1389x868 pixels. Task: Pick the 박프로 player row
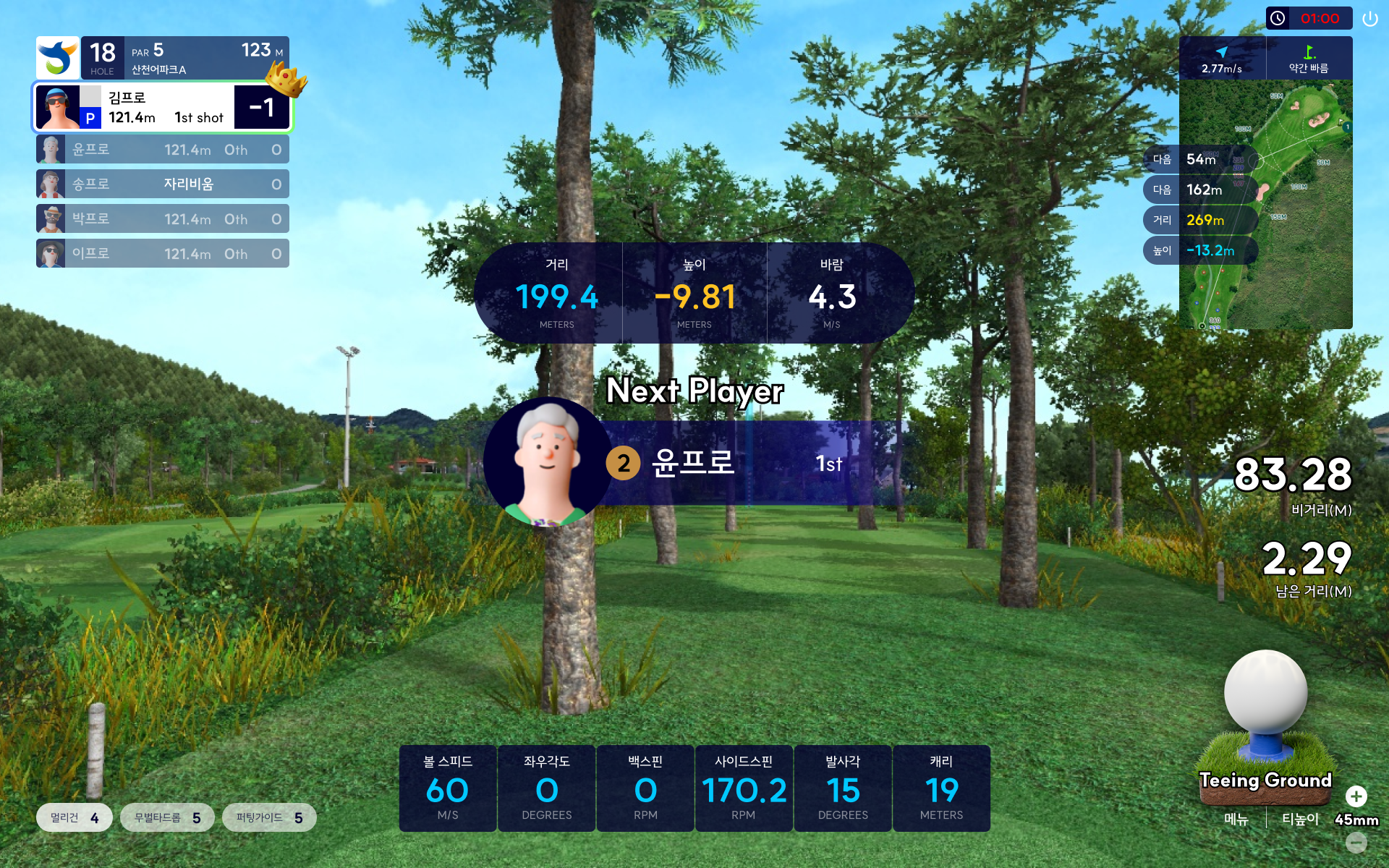(x=163, y=218)
